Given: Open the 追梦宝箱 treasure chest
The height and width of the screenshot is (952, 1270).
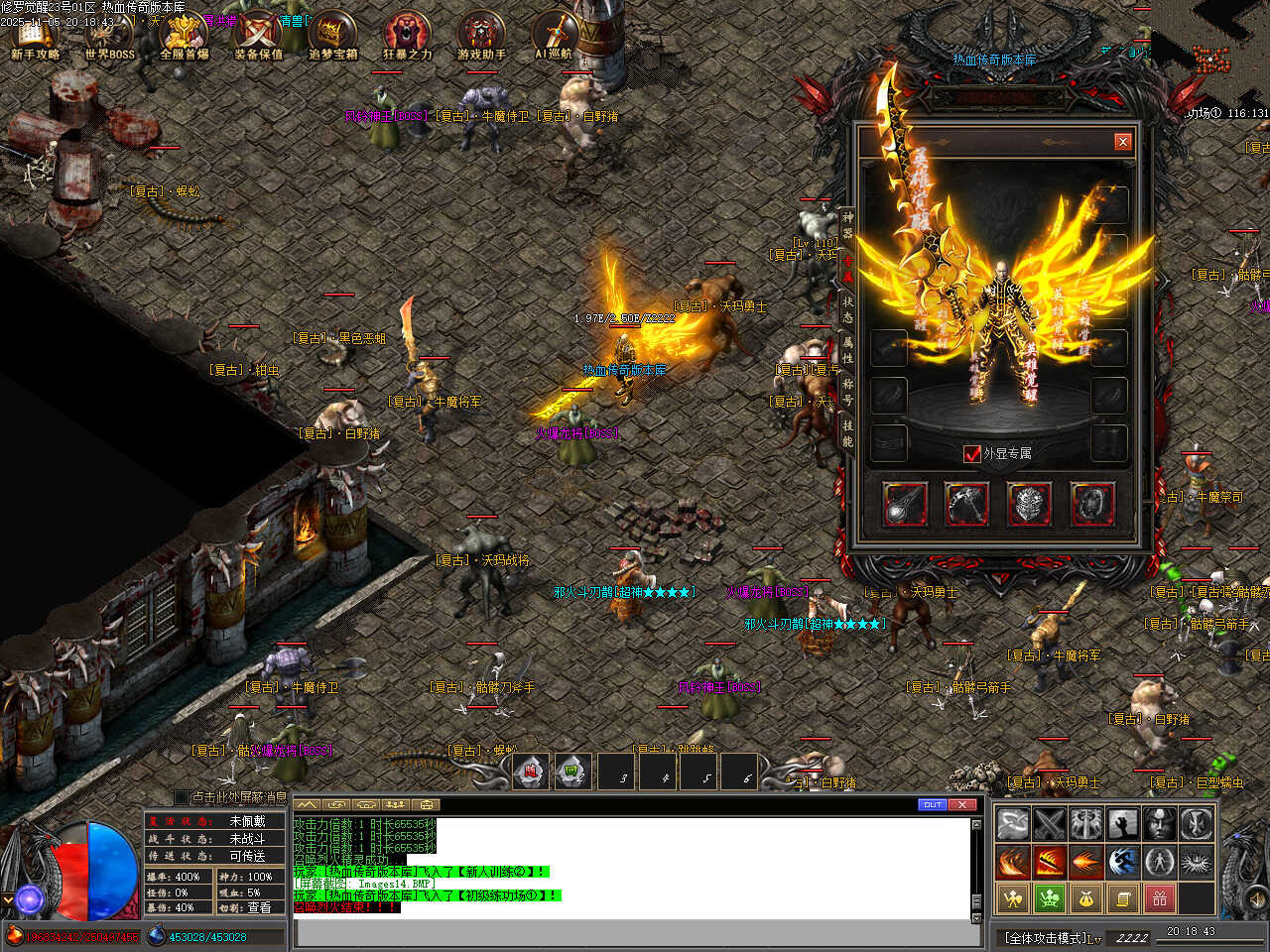Looking at the screenshot, I should pos(332,37).
